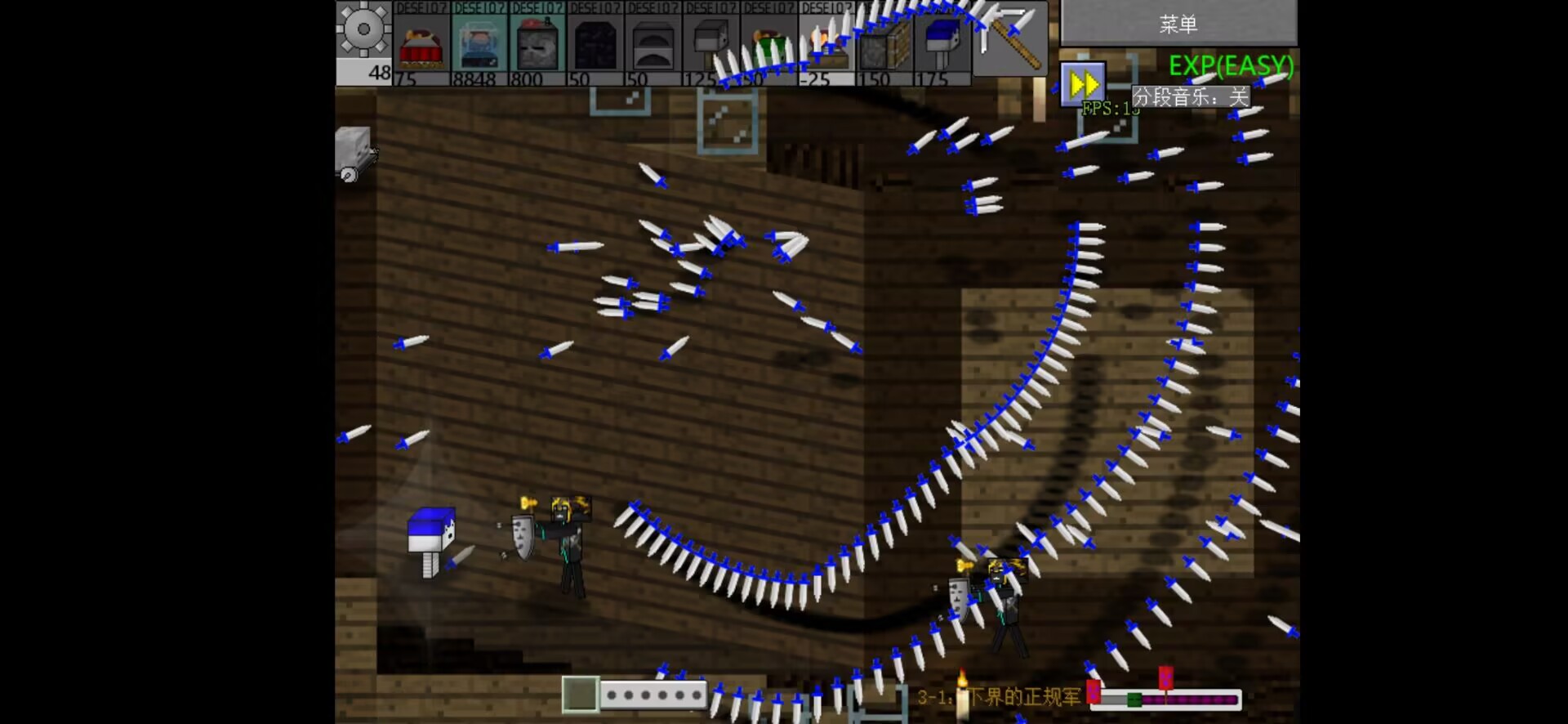
Task: Choose the furnace card costing 50
Action: [x=653, y=44]
